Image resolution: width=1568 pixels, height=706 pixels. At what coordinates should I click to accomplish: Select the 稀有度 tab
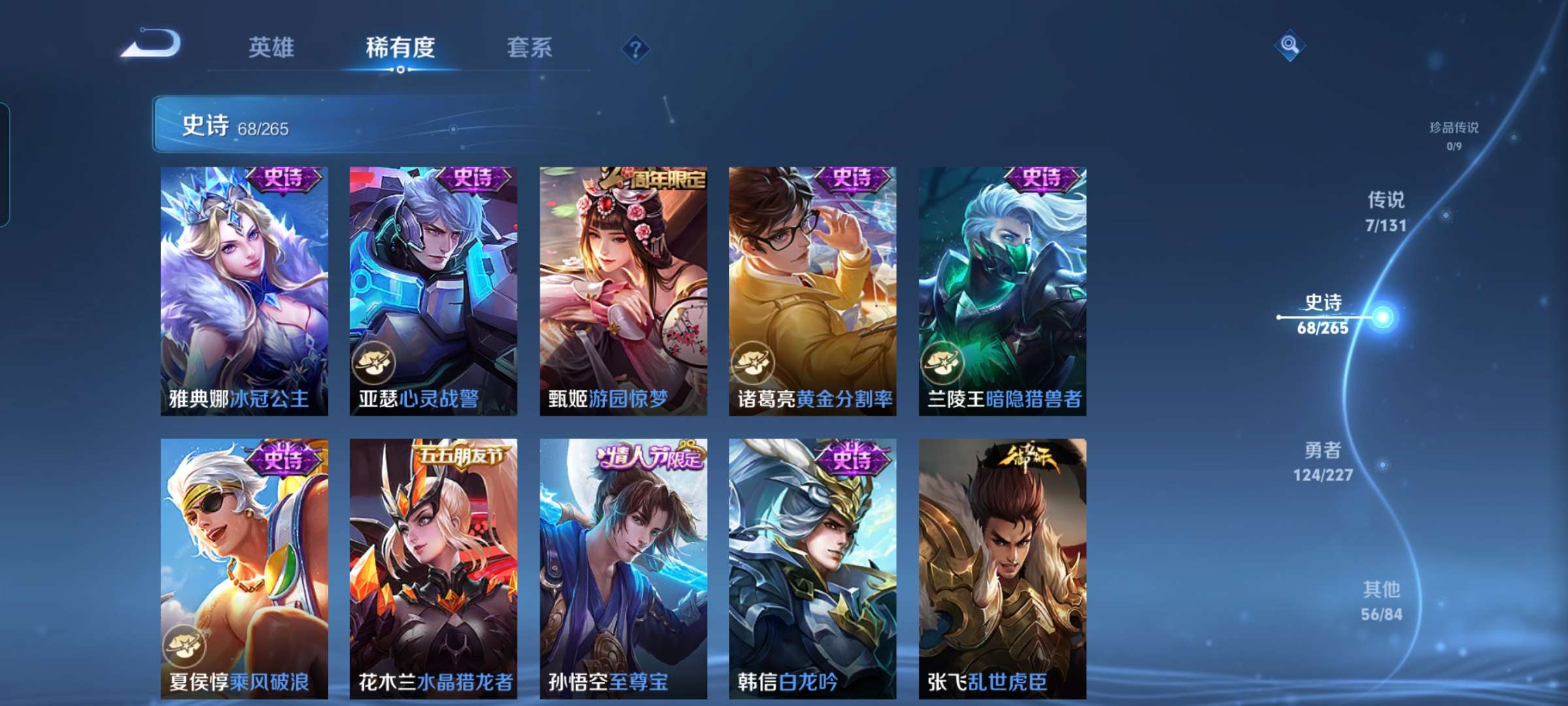tap(401, 48)
